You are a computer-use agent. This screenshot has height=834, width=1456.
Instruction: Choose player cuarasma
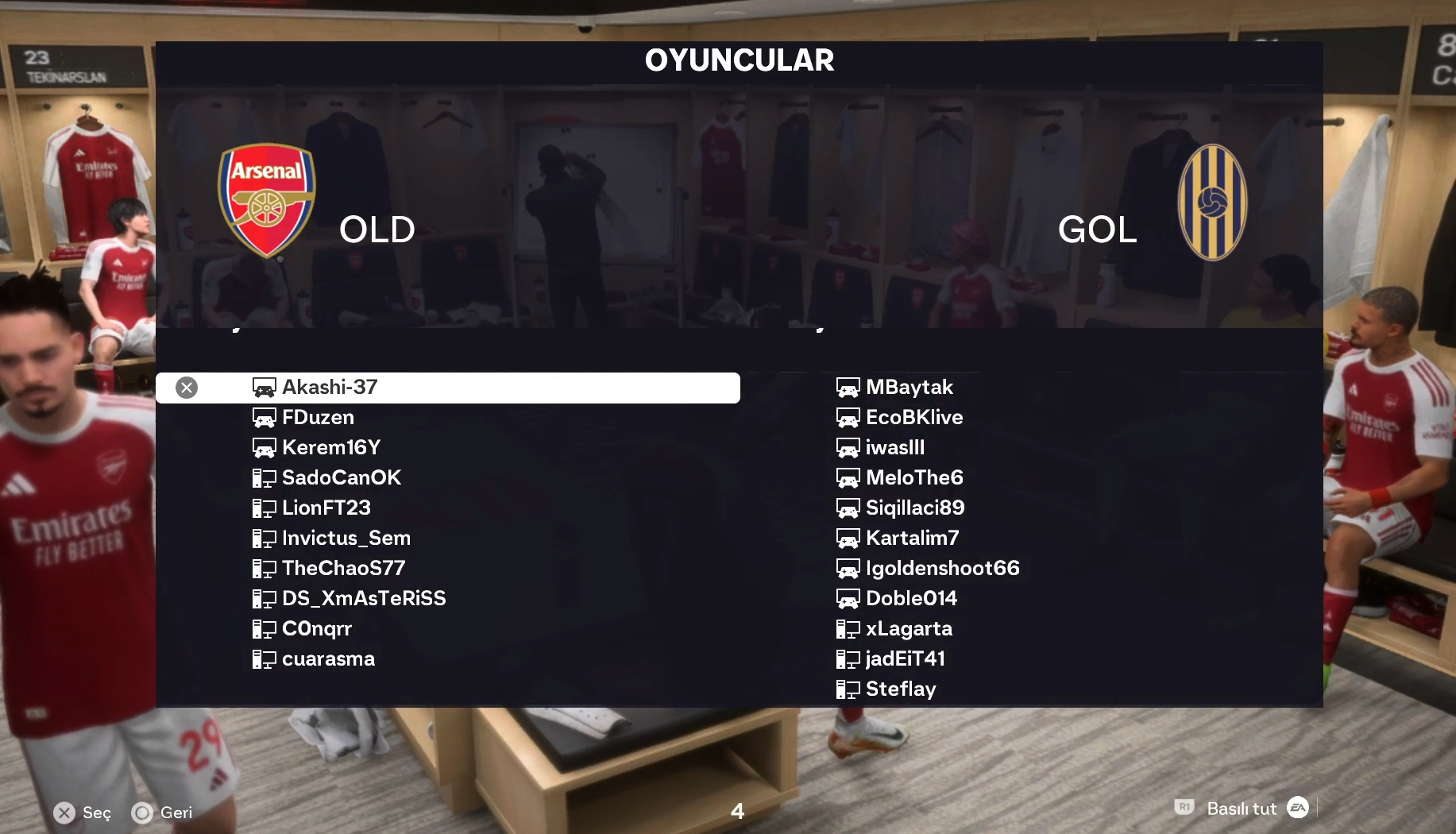point(328,659)
